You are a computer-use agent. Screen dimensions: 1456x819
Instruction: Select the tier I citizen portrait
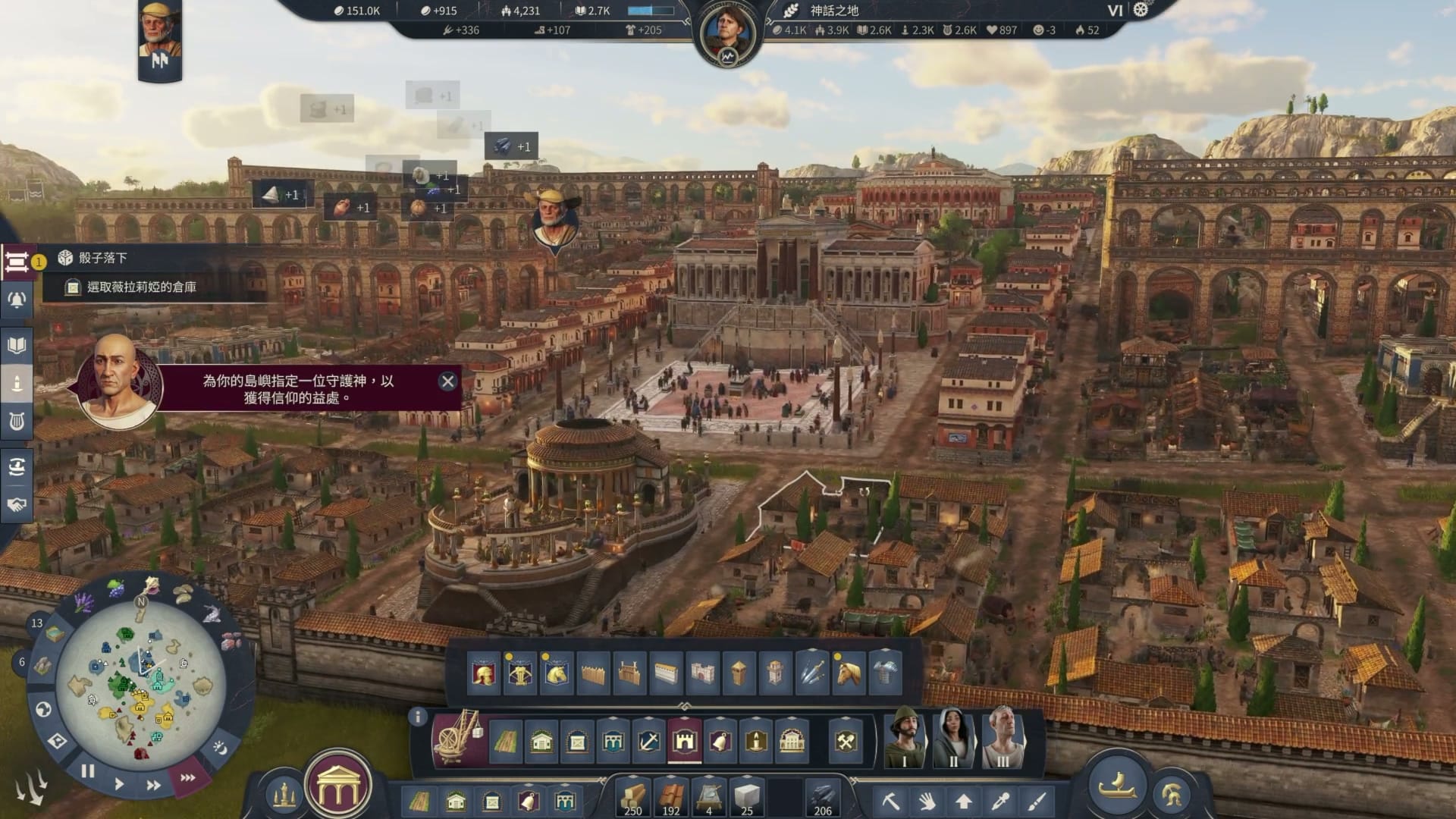[905, 738]
